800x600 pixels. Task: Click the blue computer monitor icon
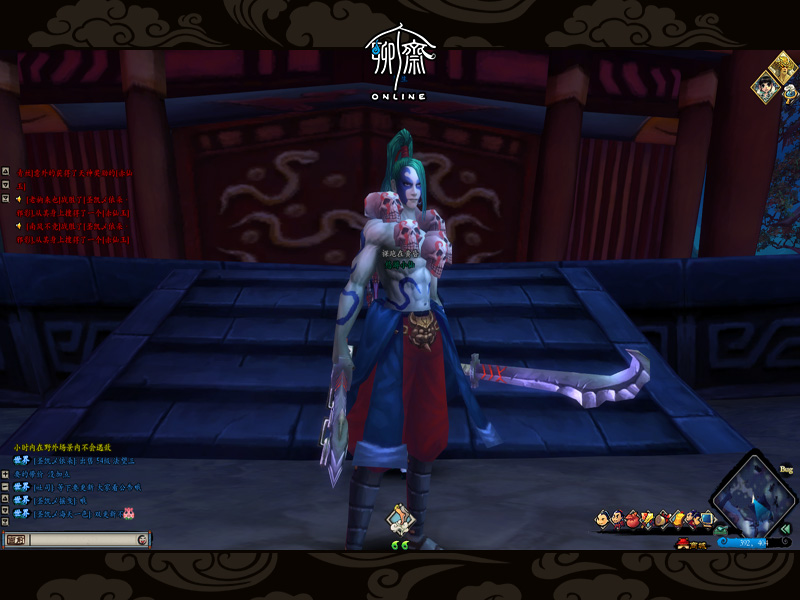click(x=707, y=518)
